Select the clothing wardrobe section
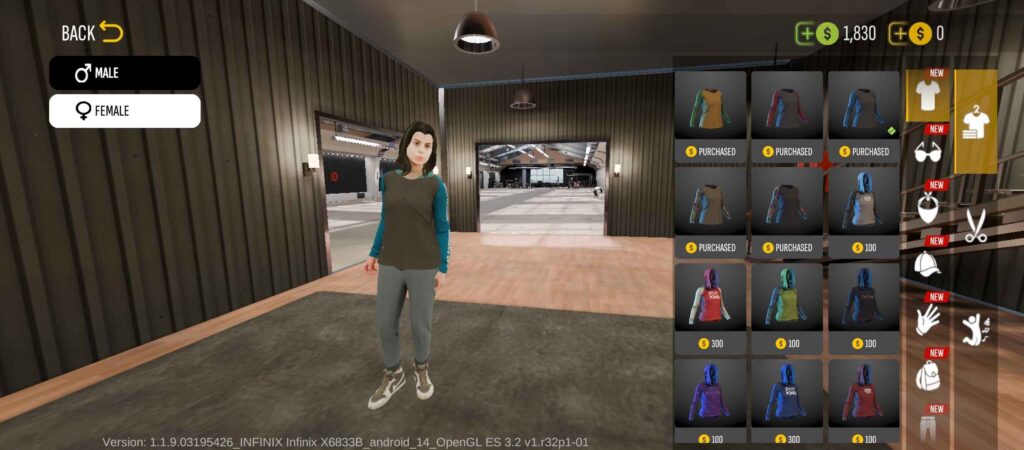This screenshot has height=450, width=1024. [975, 122]
